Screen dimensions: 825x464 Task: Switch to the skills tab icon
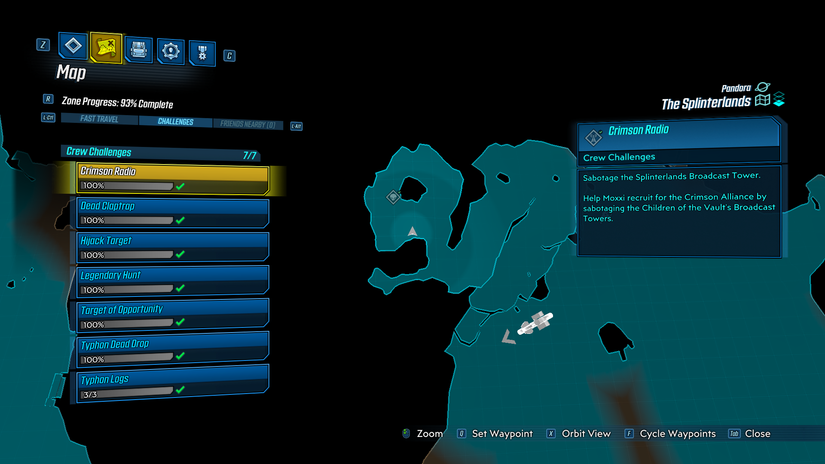click(x=171, y=49)
